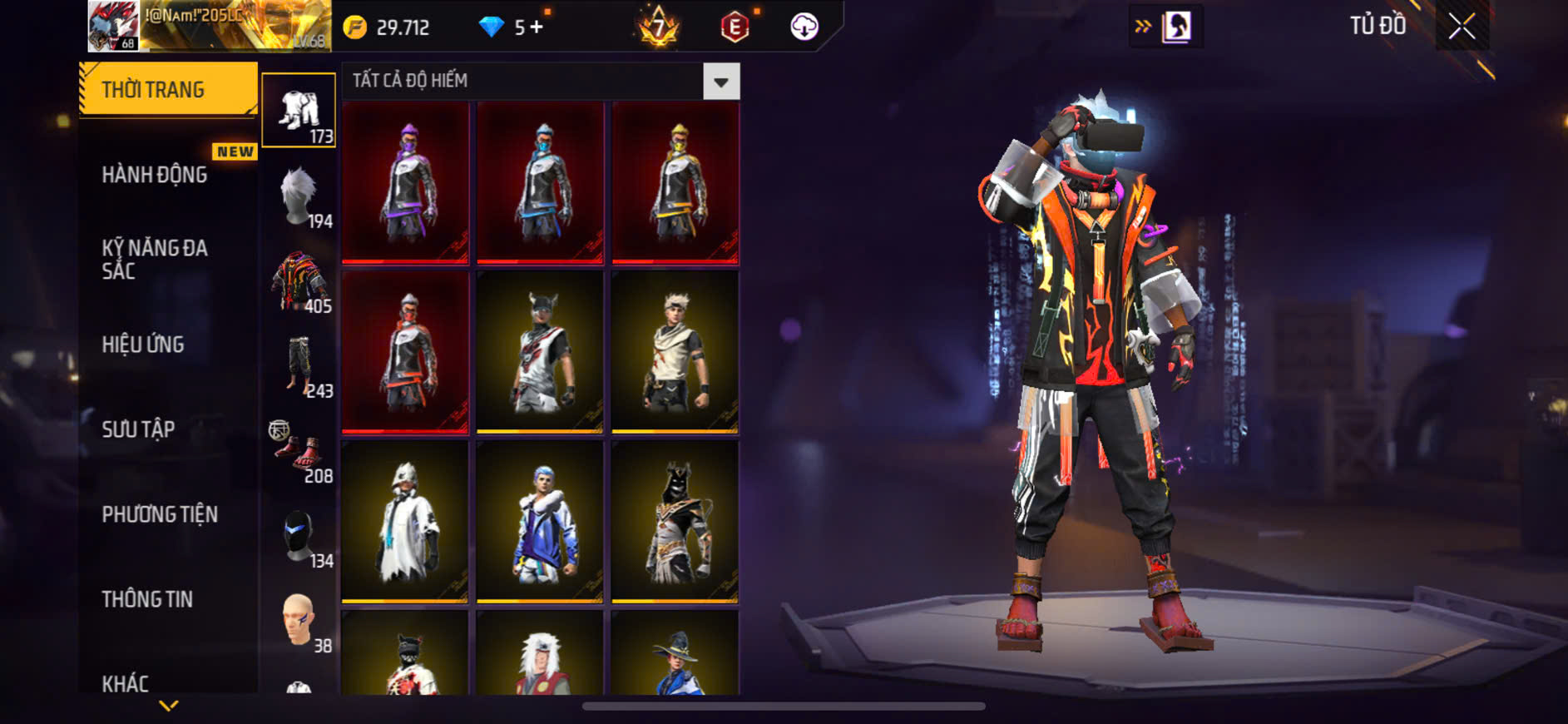The image size is (1568, 724).
Task: Pick the pants category with 243 items
Action: click(x=299, y=367)
